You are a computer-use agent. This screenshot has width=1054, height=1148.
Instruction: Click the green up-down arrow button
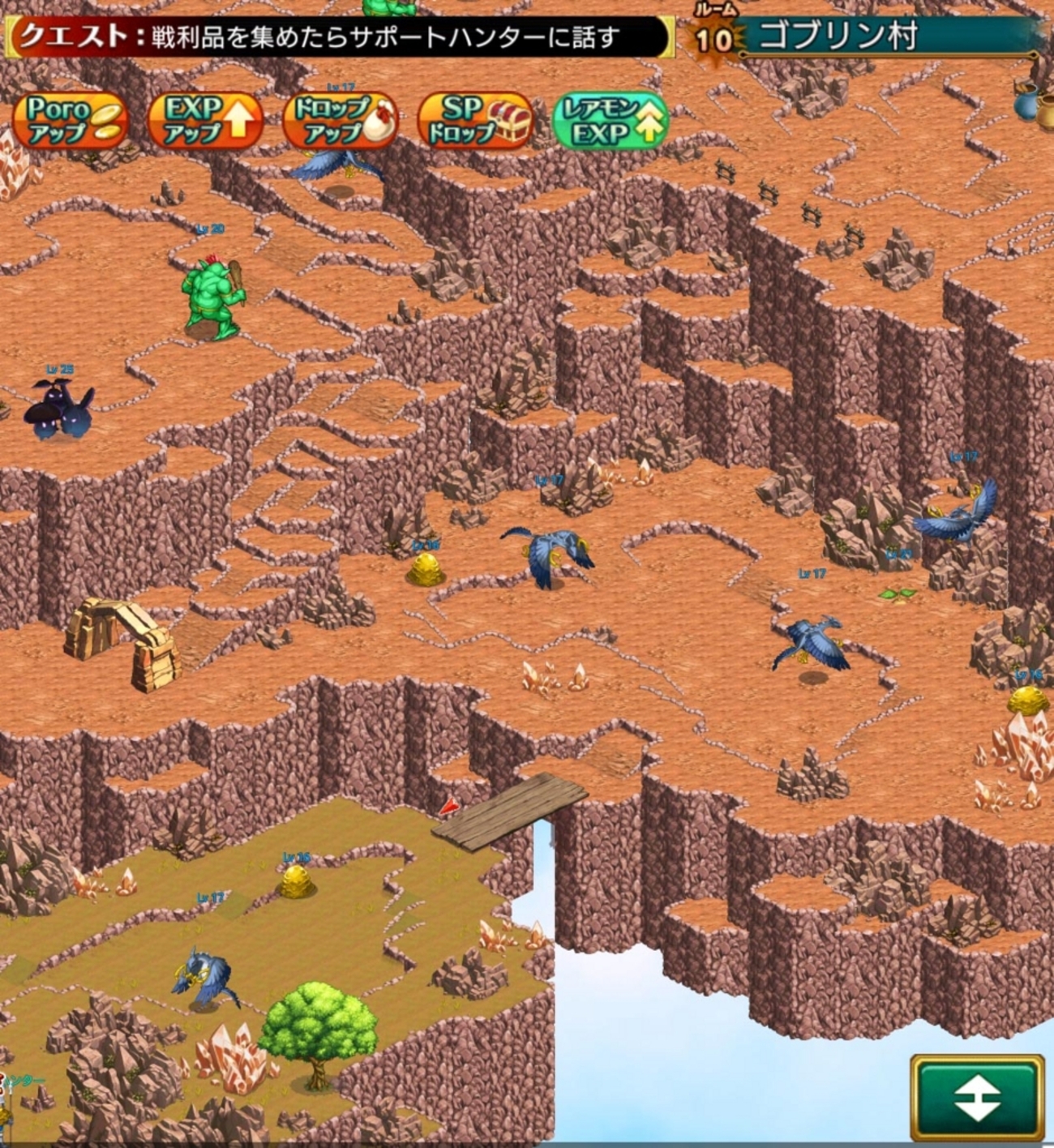click(x=976, y=1098)
